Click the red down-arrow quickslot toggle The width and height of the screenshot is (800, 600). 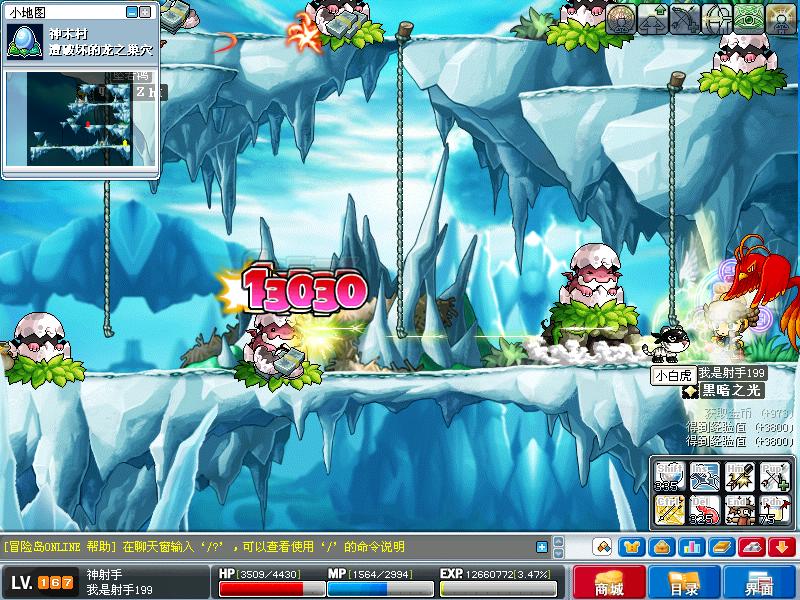[781, 547]
